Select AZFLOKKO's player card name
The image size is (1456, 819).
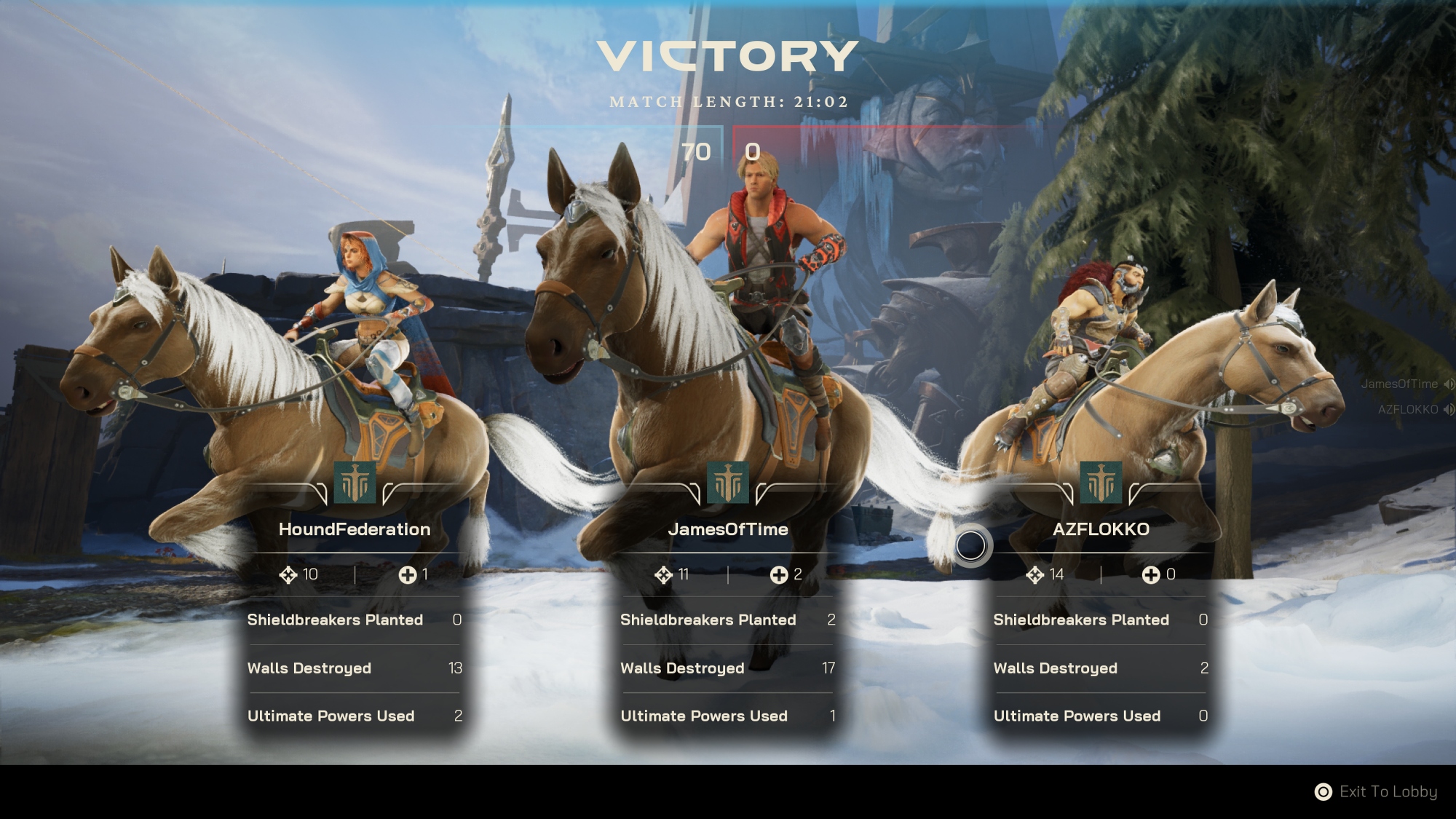click(x=1101, y=529)
